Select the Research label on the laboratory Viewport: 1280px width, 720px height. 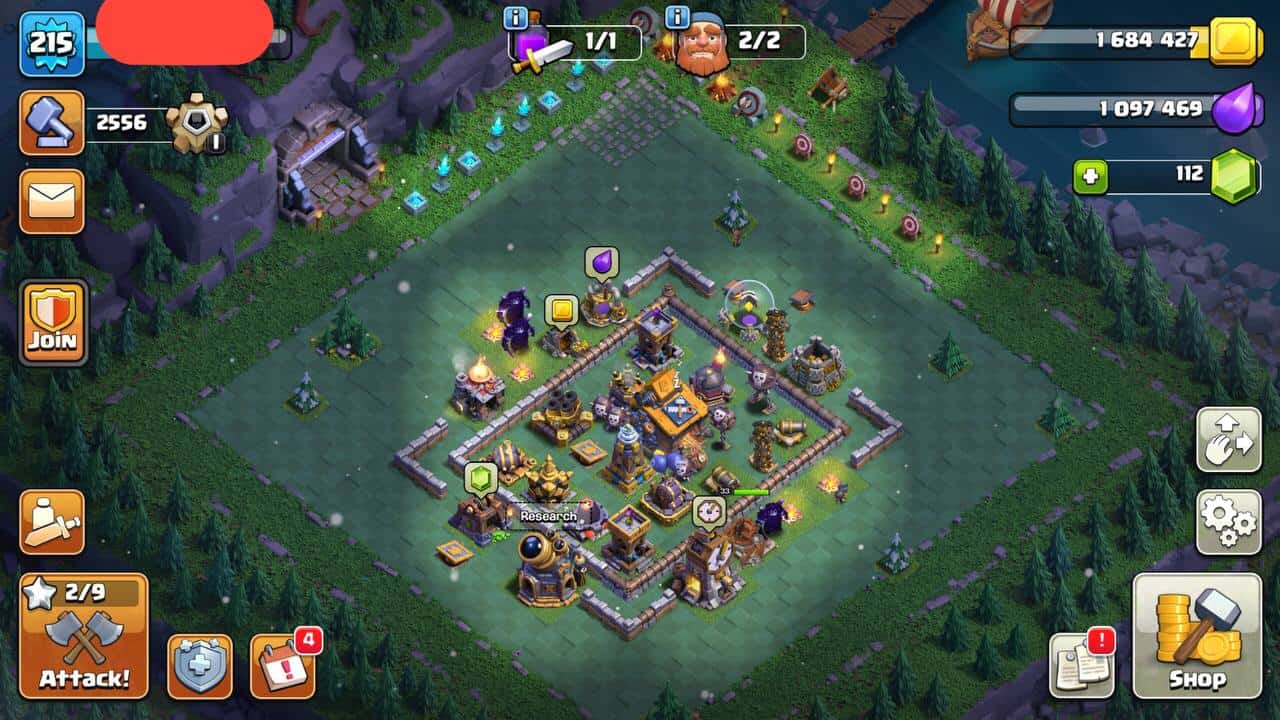click(x=548, y=517)
